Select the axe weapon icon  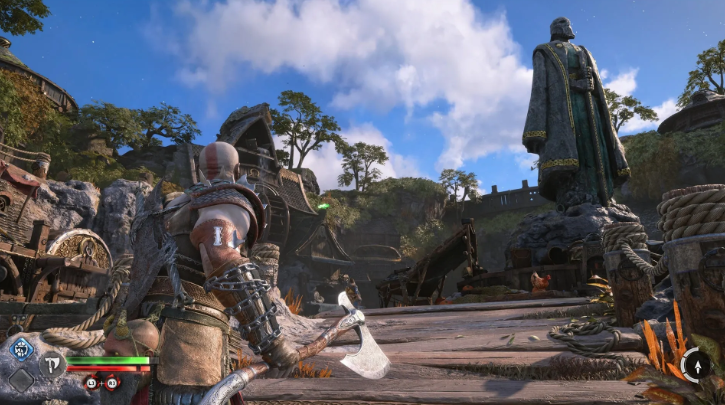click(x=50, y=364)
